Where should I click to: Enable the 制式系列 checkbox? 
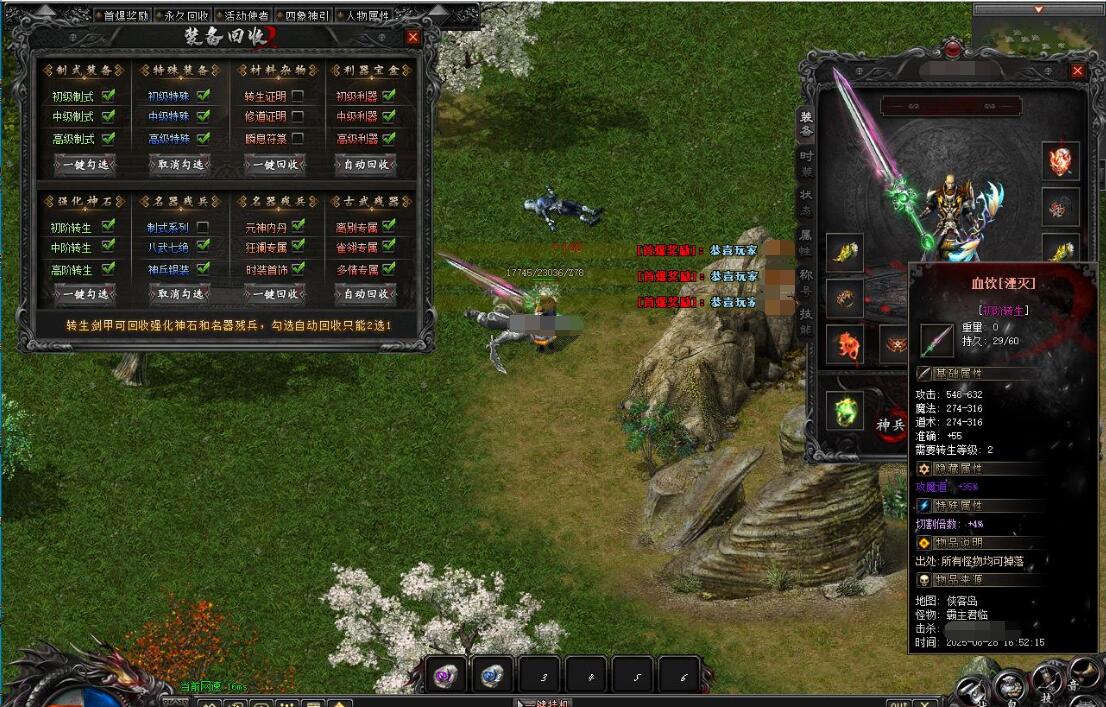[203, 227]
